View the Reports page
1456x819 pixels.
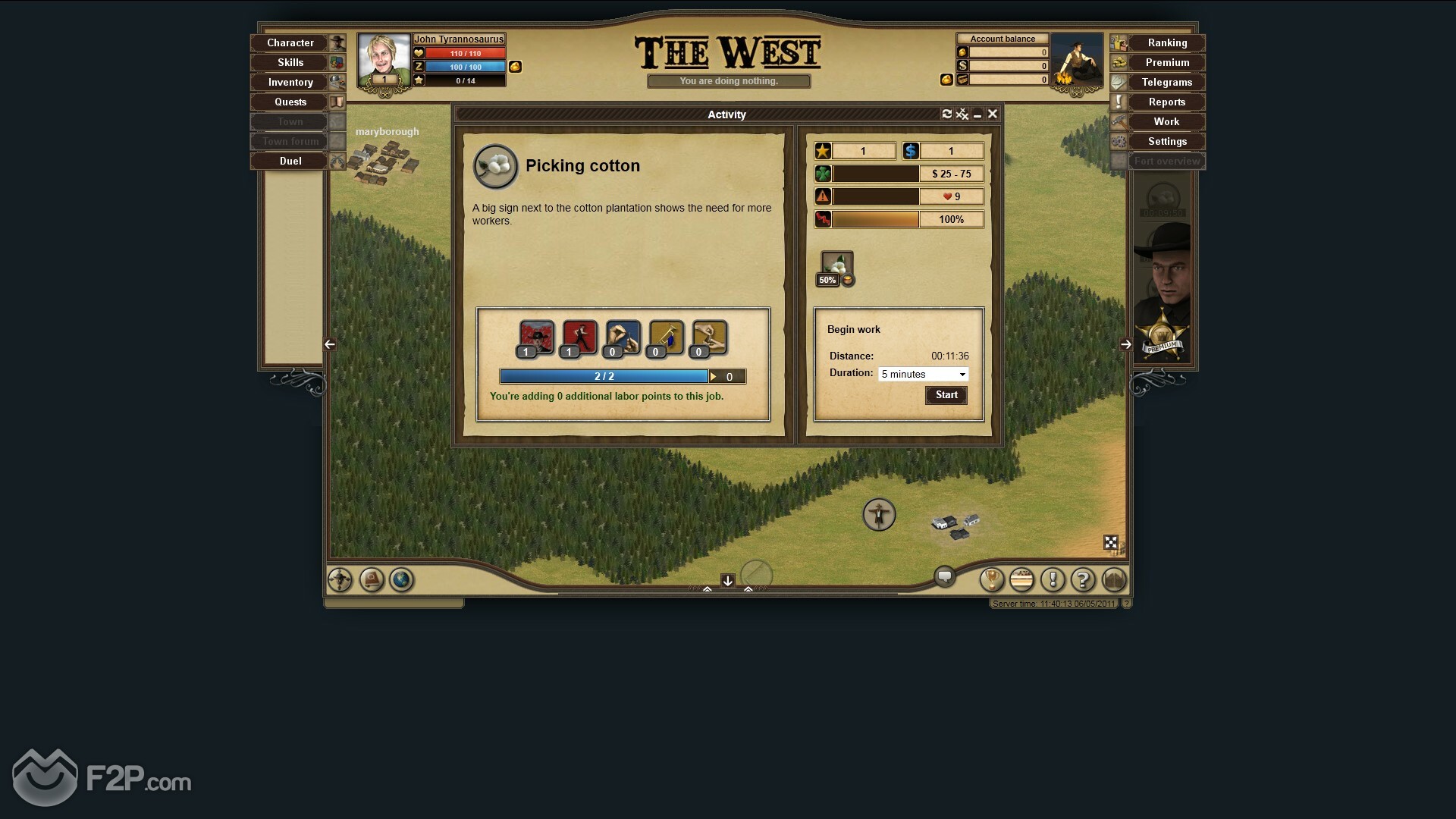coord(1166,102)
